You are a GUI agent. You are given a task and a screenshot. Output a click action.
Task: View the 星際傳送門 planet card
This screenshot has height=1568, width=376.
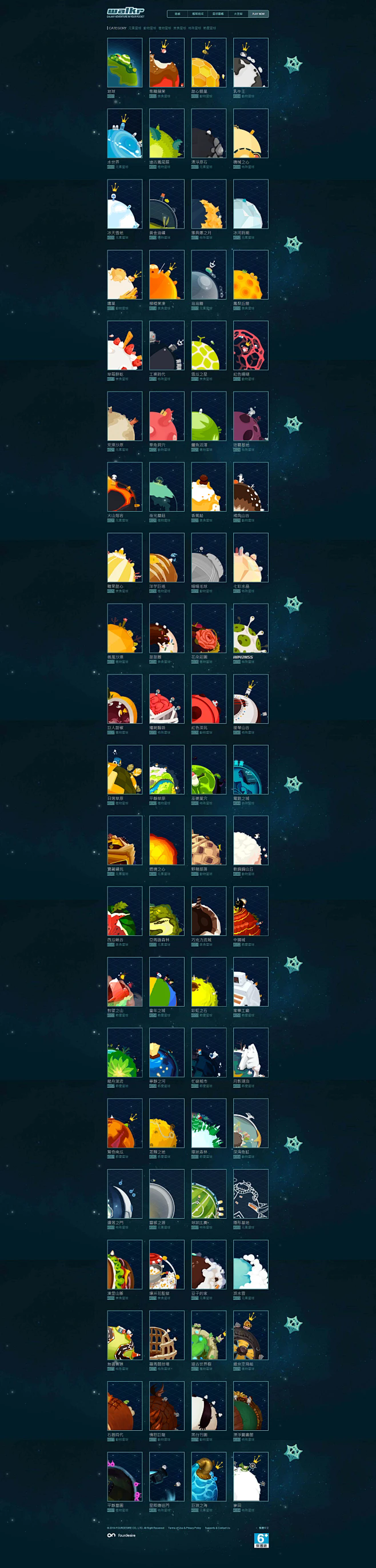(x=167, y=1477)
